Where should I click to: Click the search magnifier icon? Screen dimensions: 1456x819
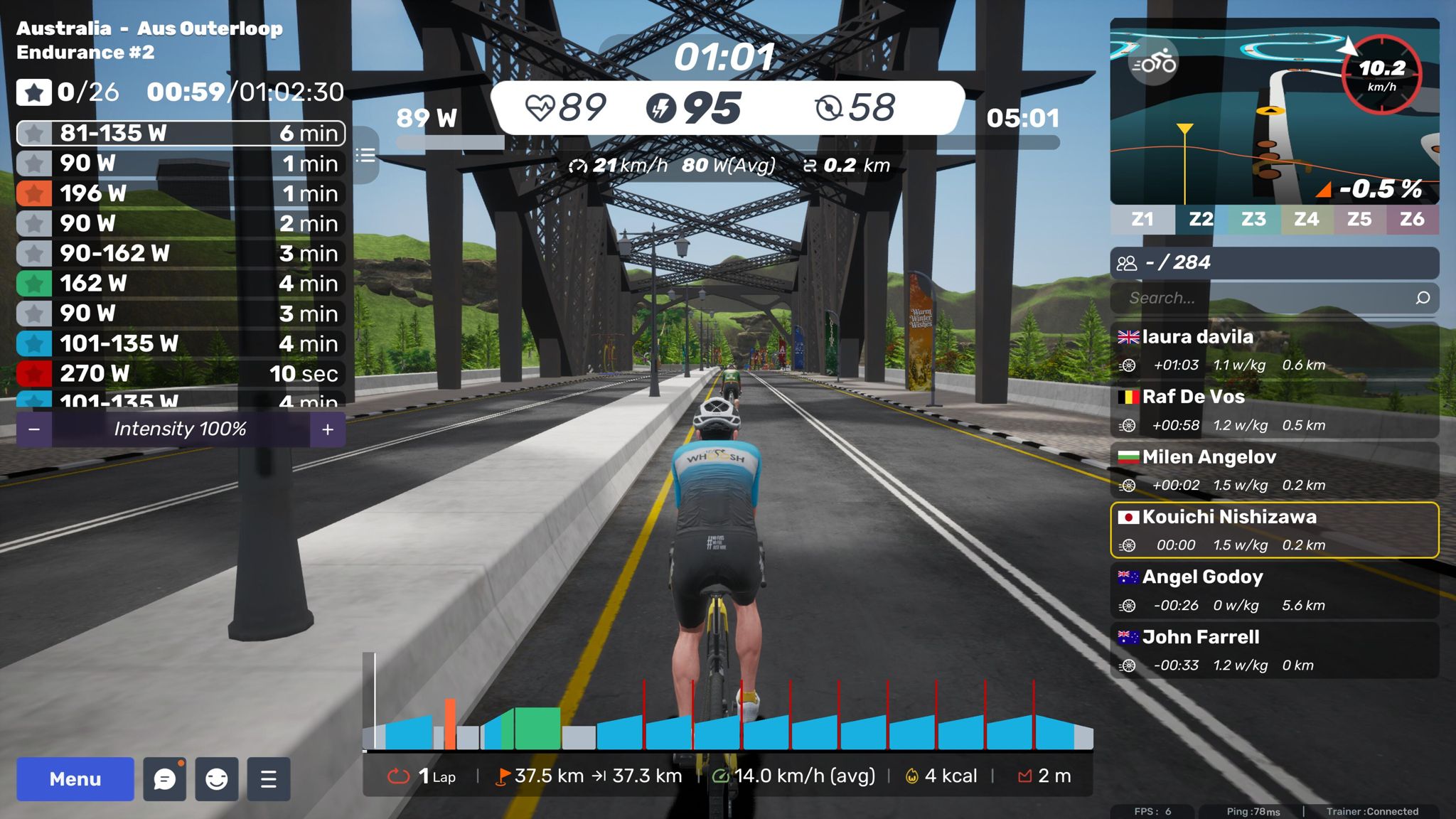(1423, 298)
